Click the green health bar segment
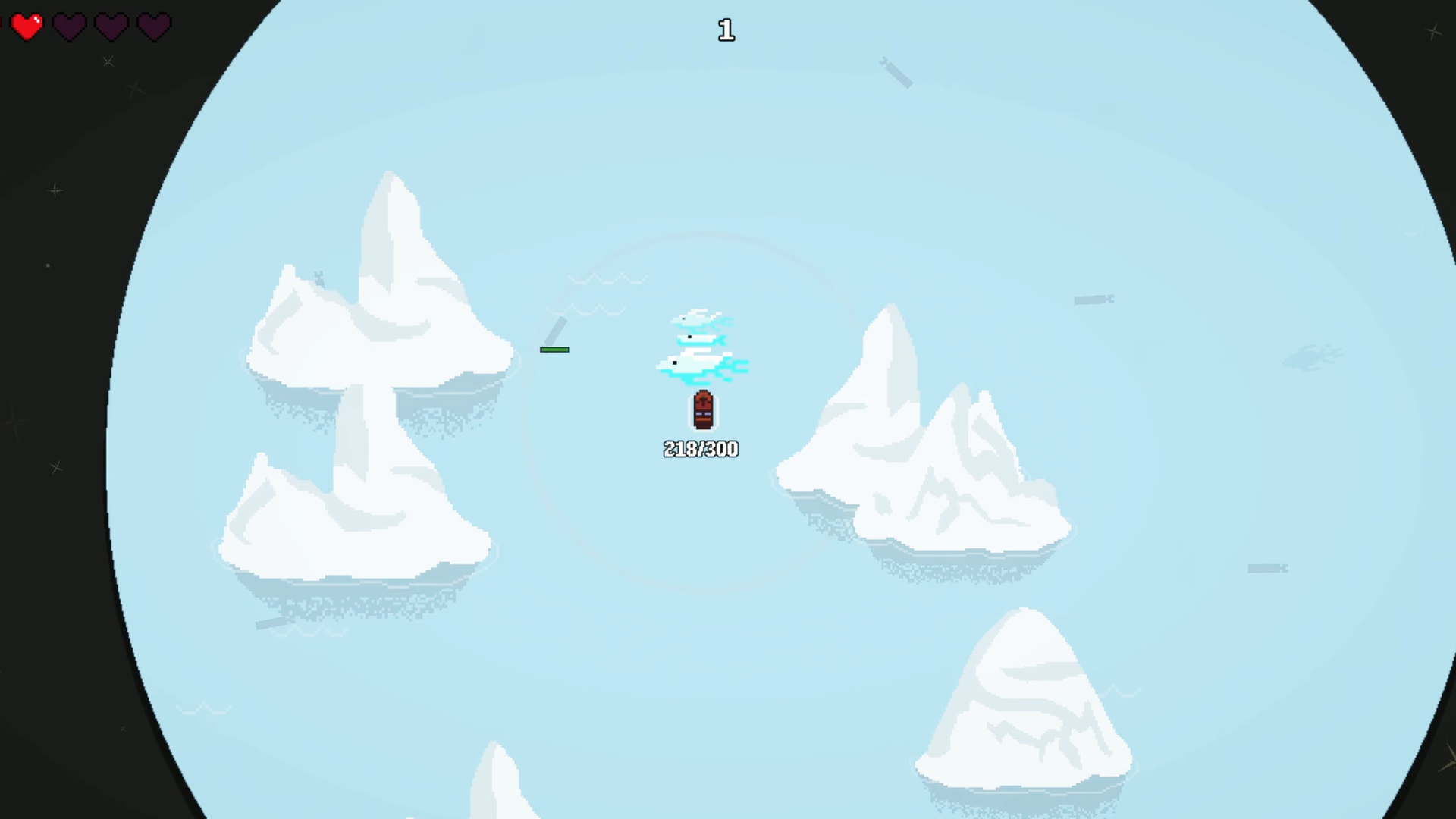 [x=554, y=350]
